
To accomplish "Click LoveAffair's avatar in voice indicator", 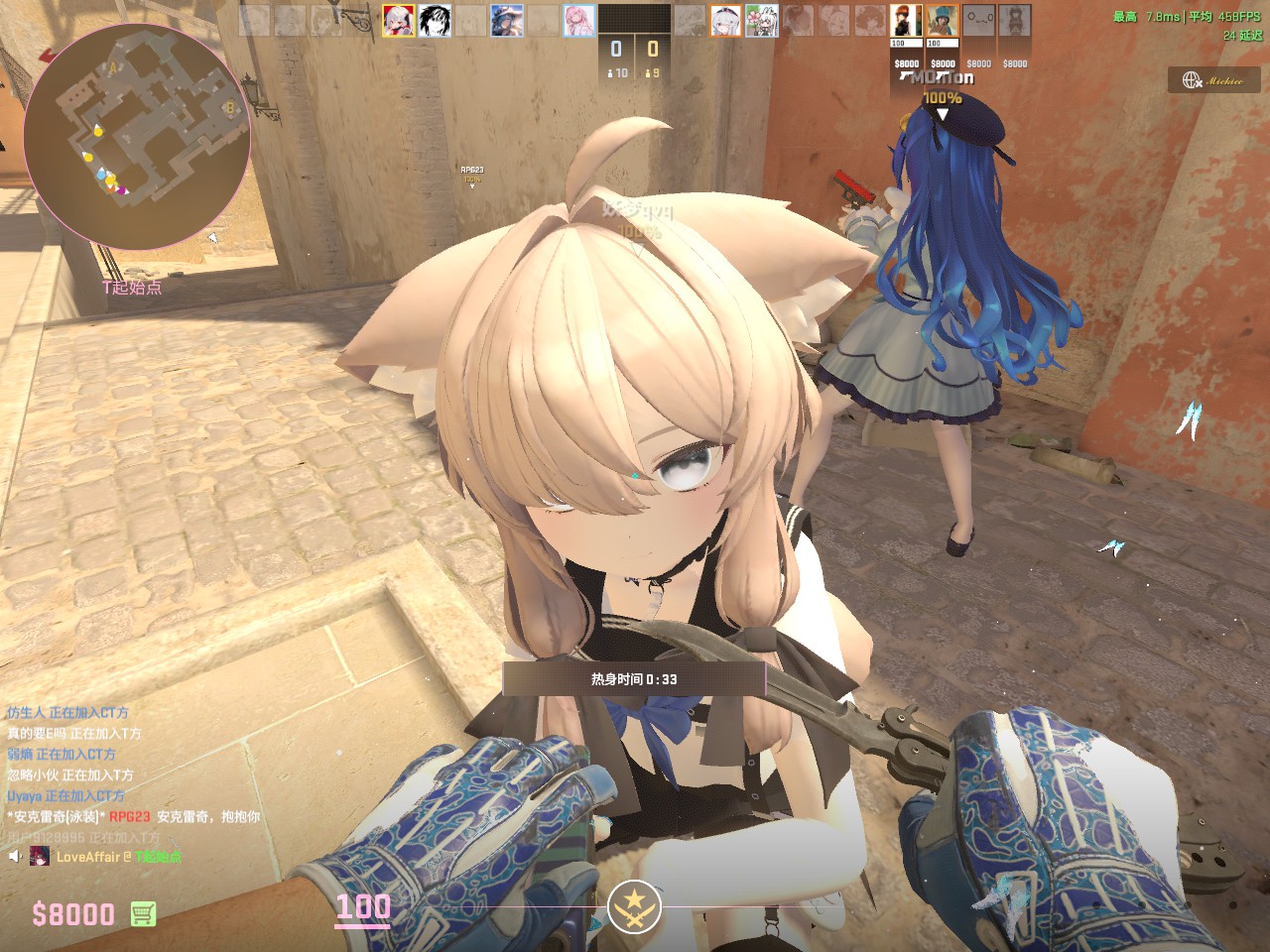I will (40, 856).
